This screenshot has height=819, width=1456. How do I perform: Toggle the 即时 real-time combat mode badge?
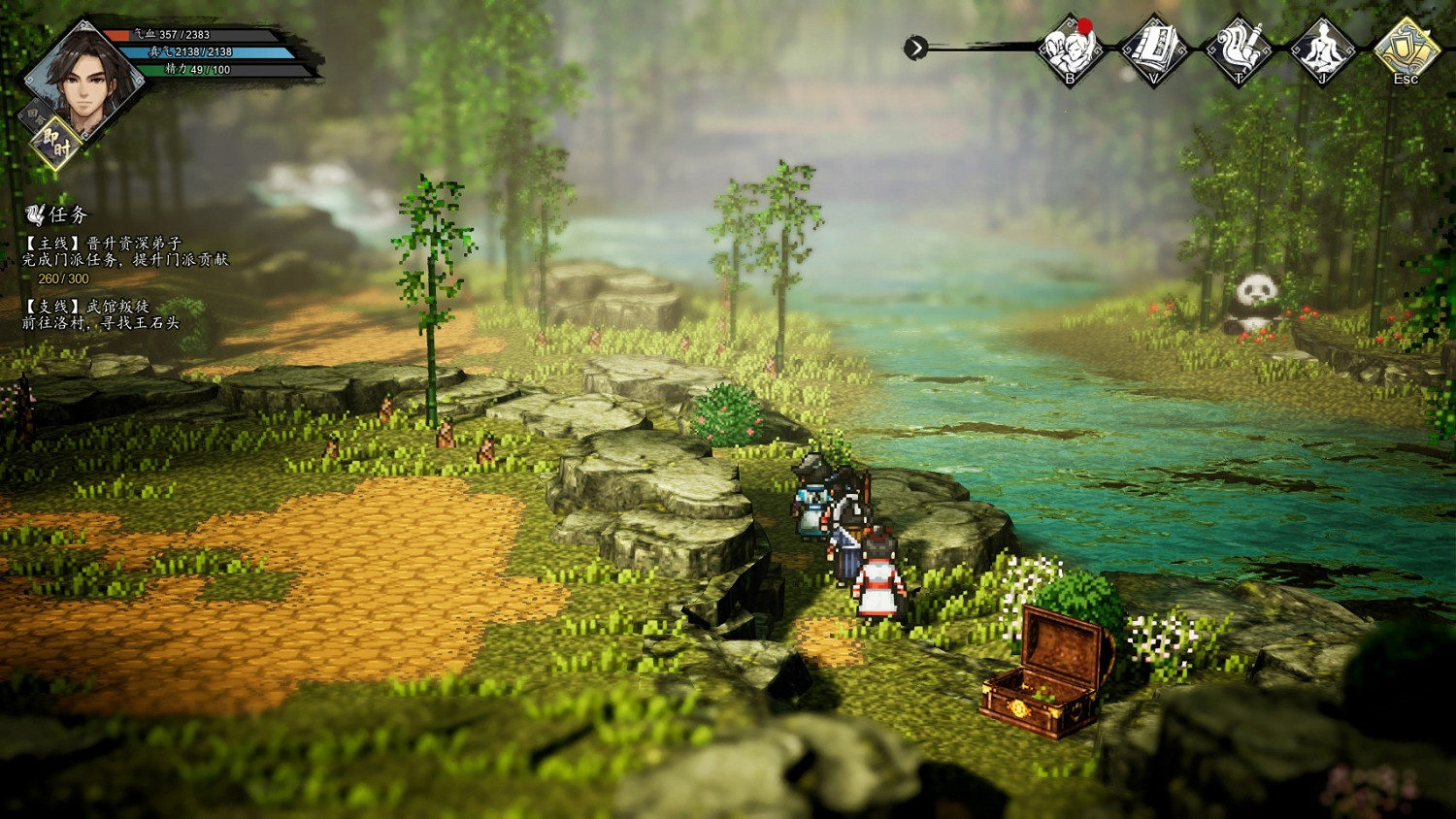pos(56,146)
